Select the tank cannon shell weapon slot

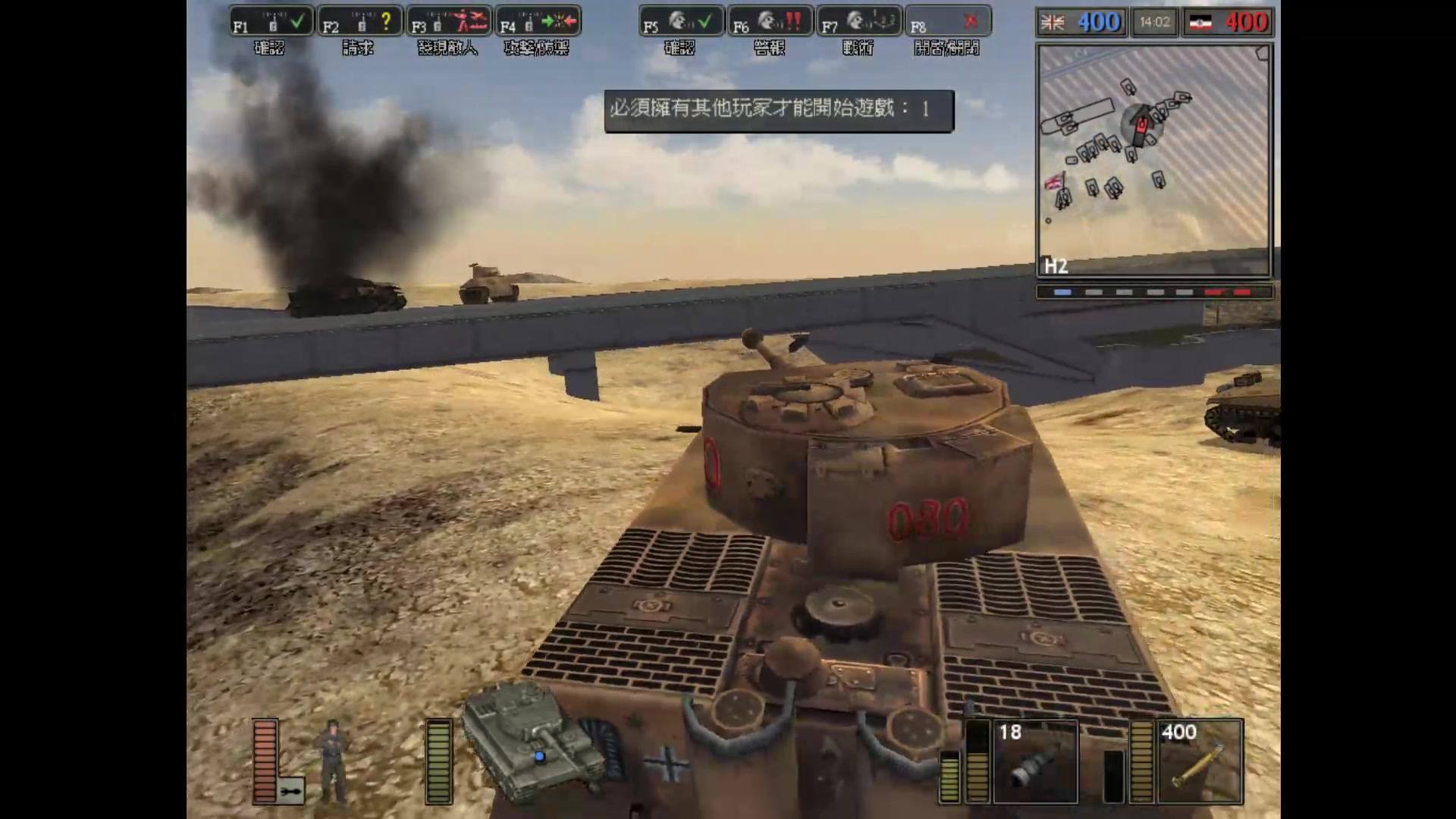click(1035, 761)
